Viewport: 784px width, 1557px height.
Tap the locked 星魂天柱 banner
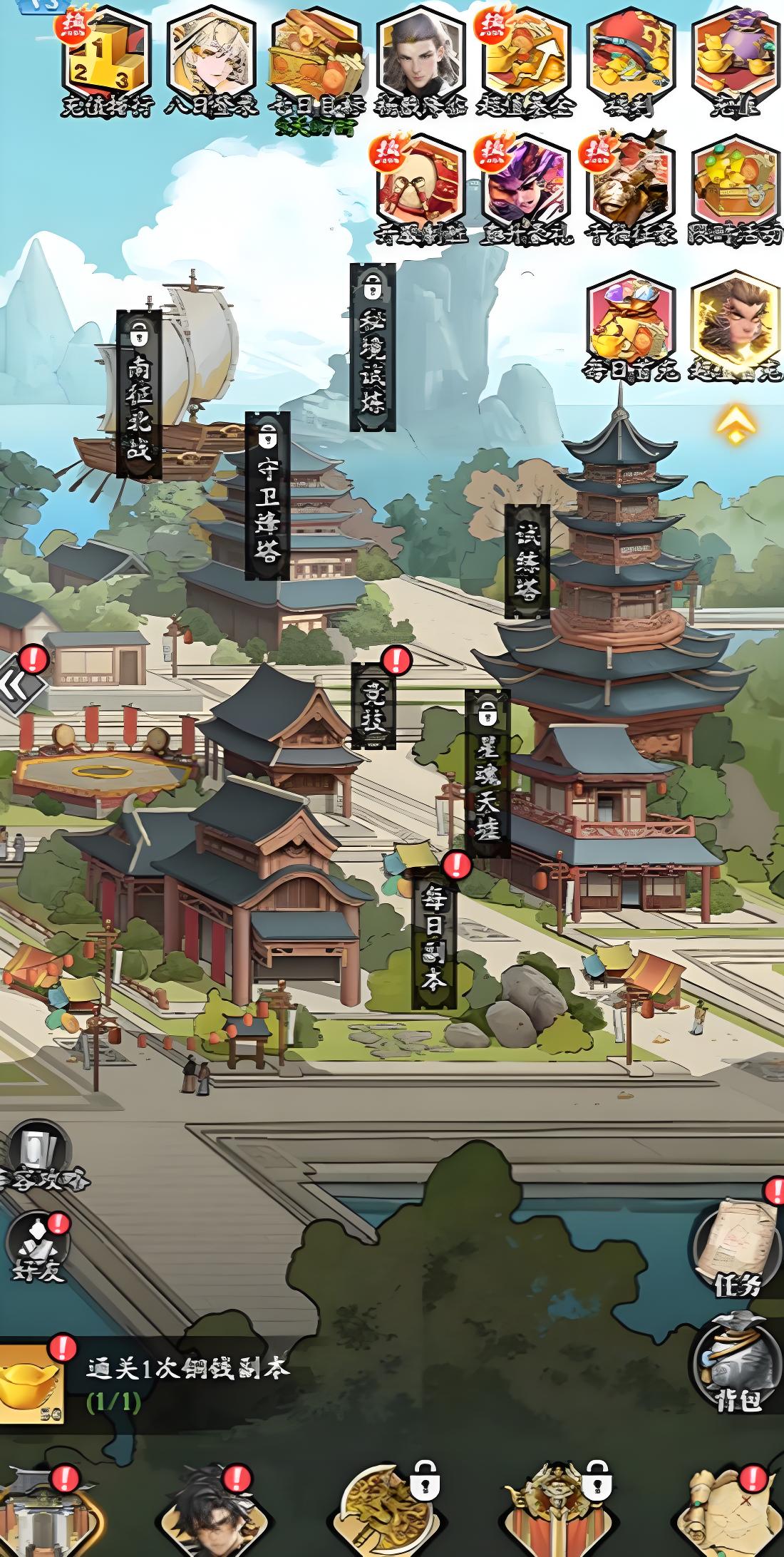[x=488, y=774]
